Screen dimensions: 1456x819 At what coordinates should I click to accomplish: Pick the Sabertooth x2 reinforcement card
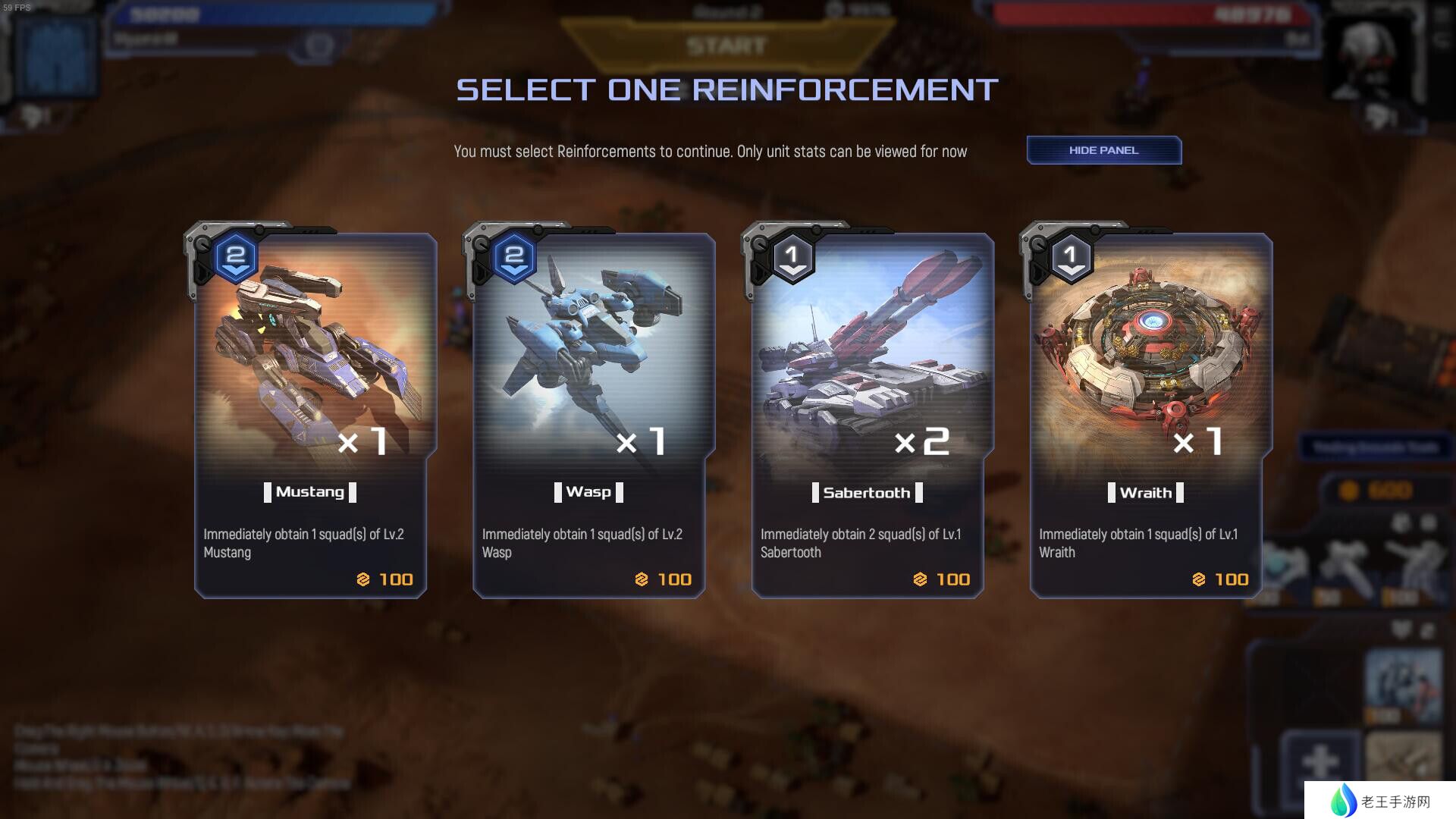[x=868, y=413]
